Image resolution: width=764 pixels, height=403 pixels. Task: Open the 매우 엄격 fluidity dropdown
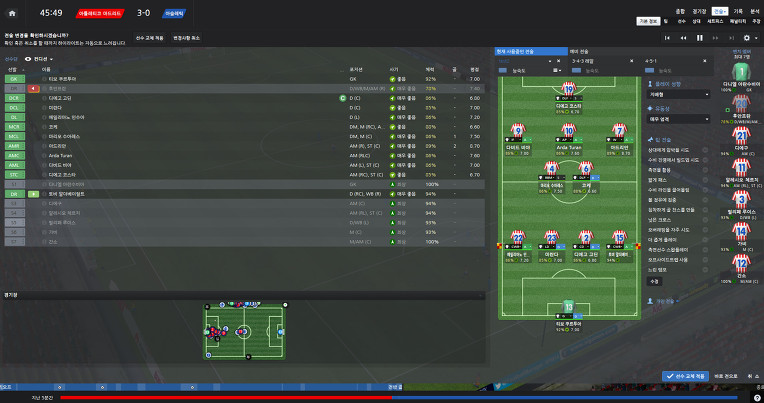click(677, 118)
